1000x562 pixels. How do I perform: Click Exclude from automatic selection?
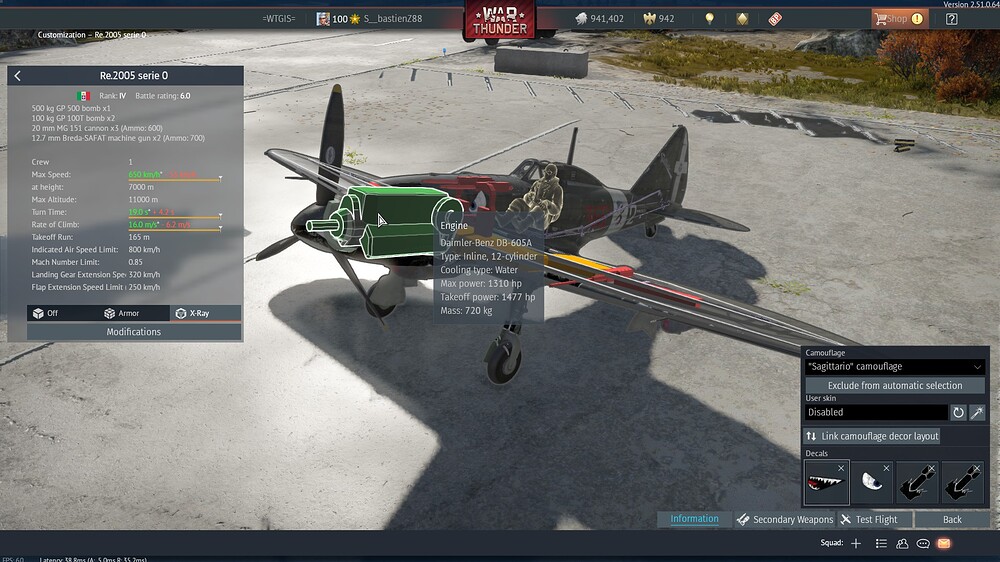(895, 386)
